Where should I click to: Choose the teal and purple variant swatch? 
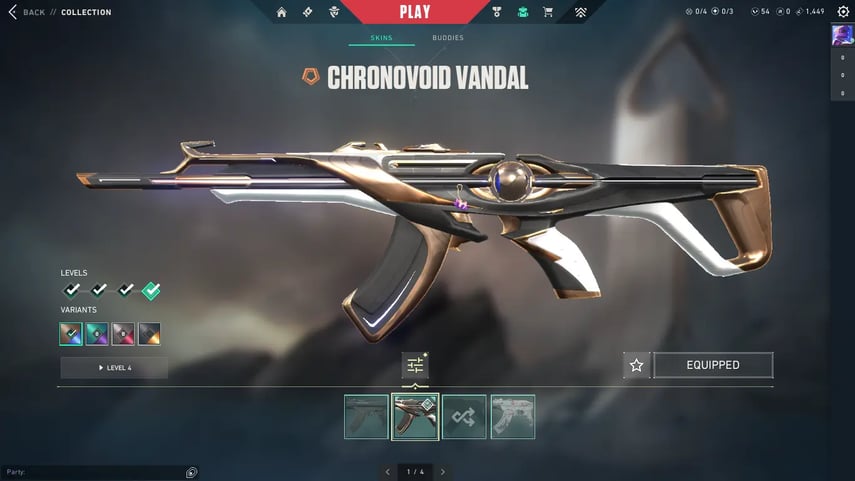pyautogui.click(x=98, y=334)
